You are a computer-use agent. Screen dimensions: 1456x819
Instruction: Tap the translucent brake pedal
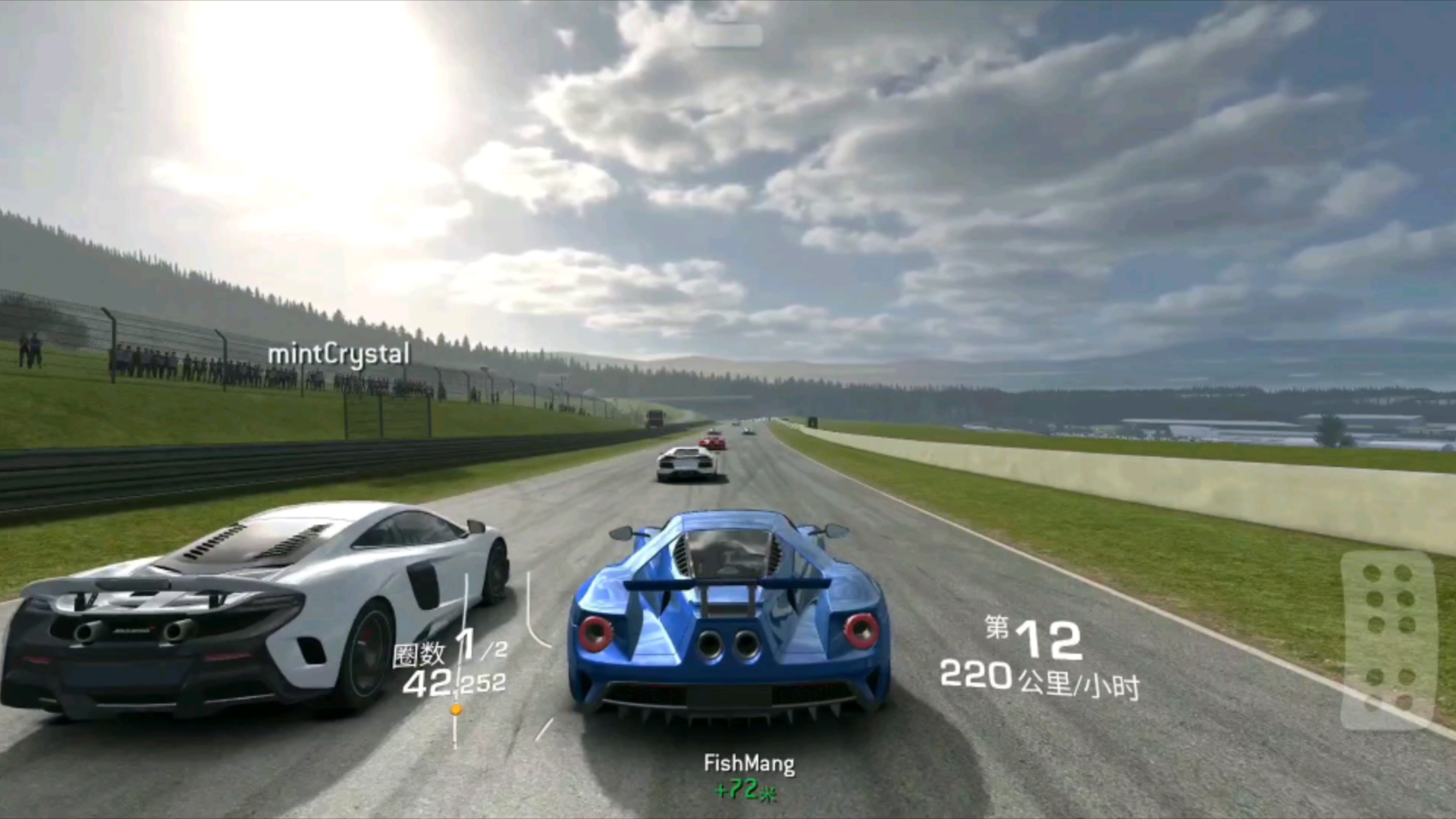coord(1388,639)
